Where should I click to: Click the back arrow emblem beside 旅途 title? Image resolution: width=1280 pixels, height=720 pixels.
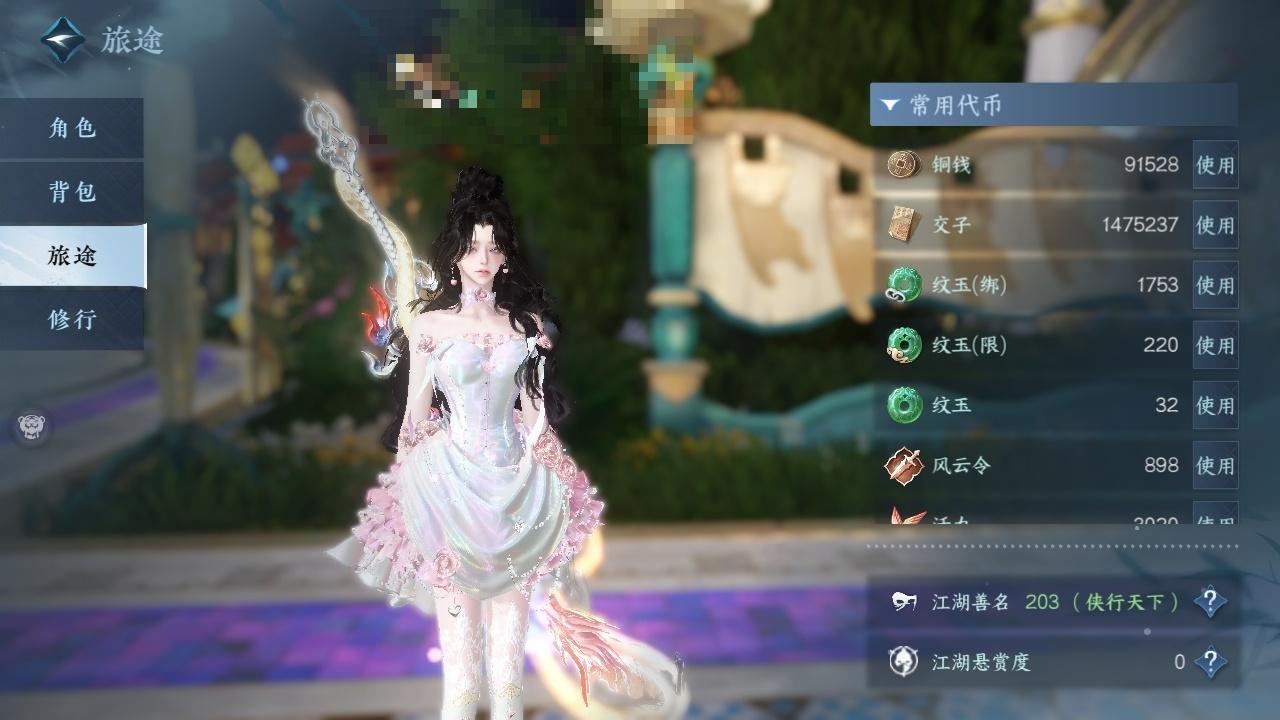(62, 39)
